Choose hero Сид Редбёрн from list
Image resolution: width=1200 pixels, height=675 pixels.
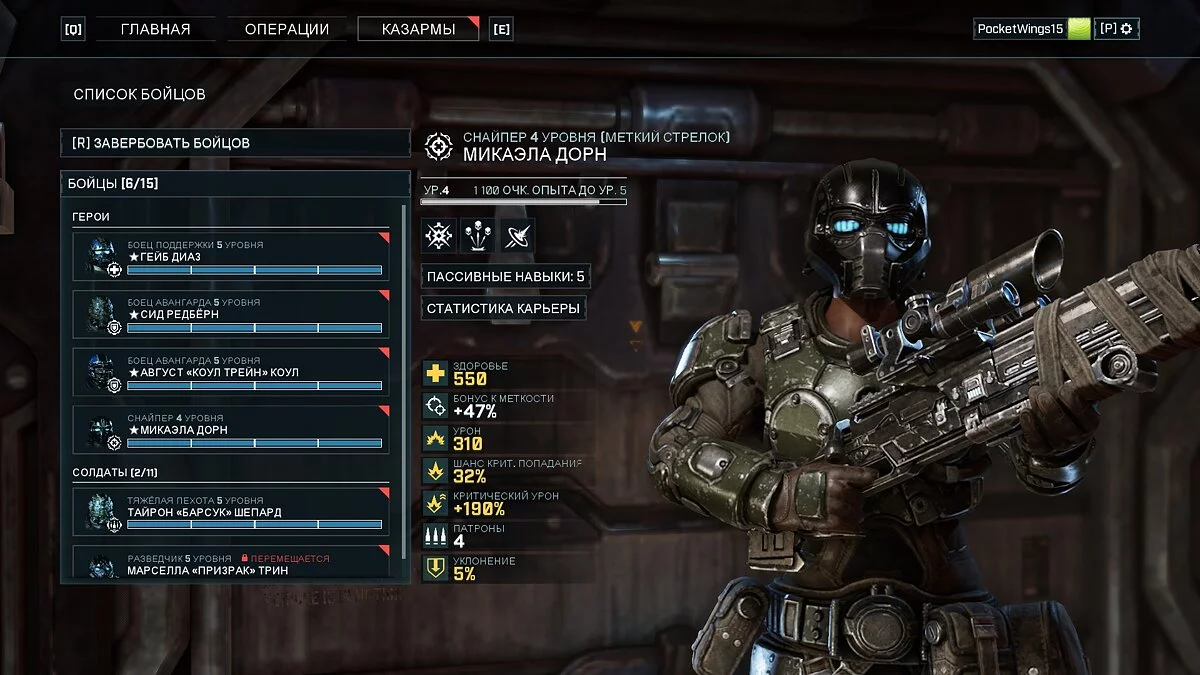[231, 314]
